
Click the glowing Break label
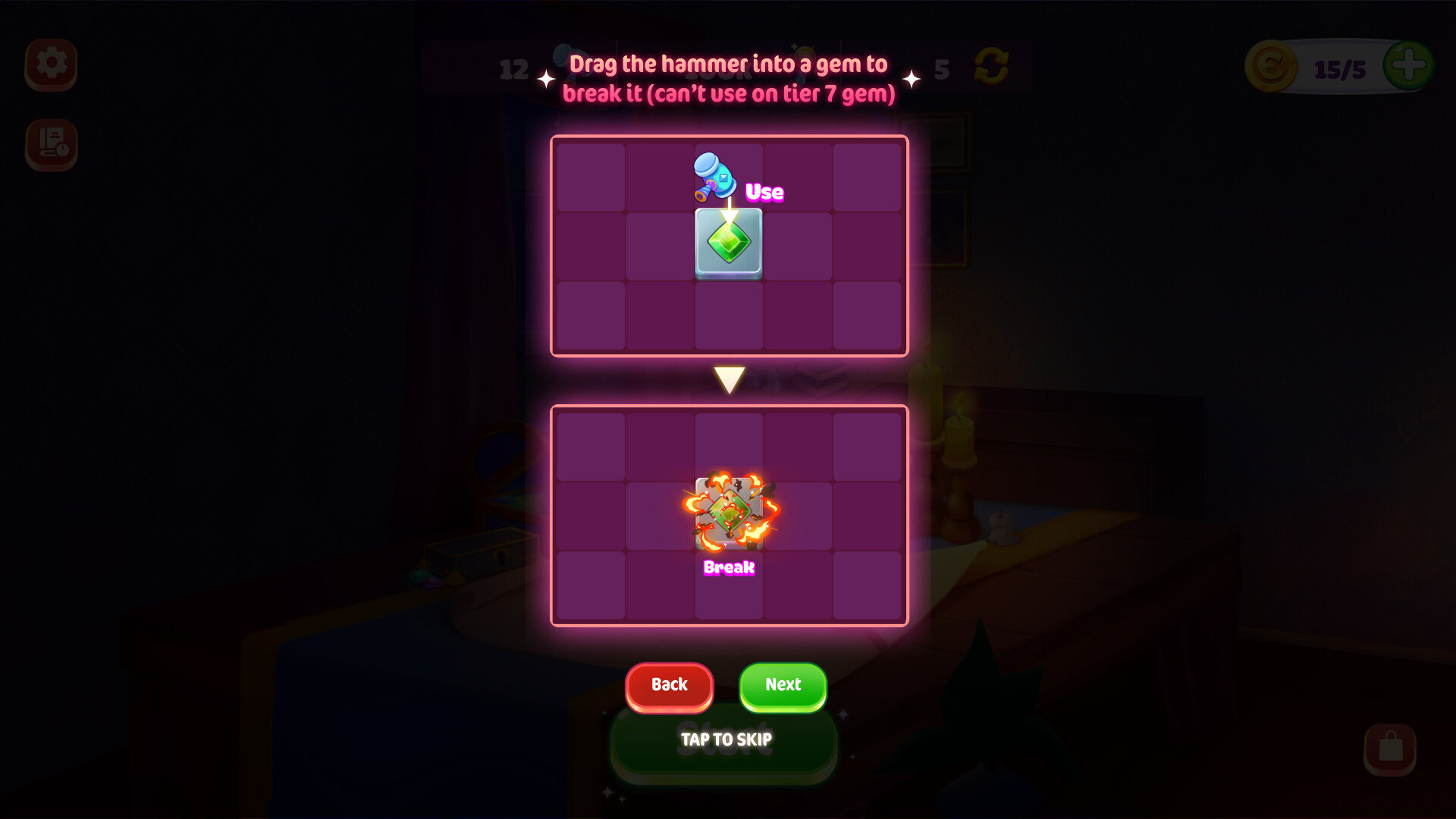click(x=728, y=568)
